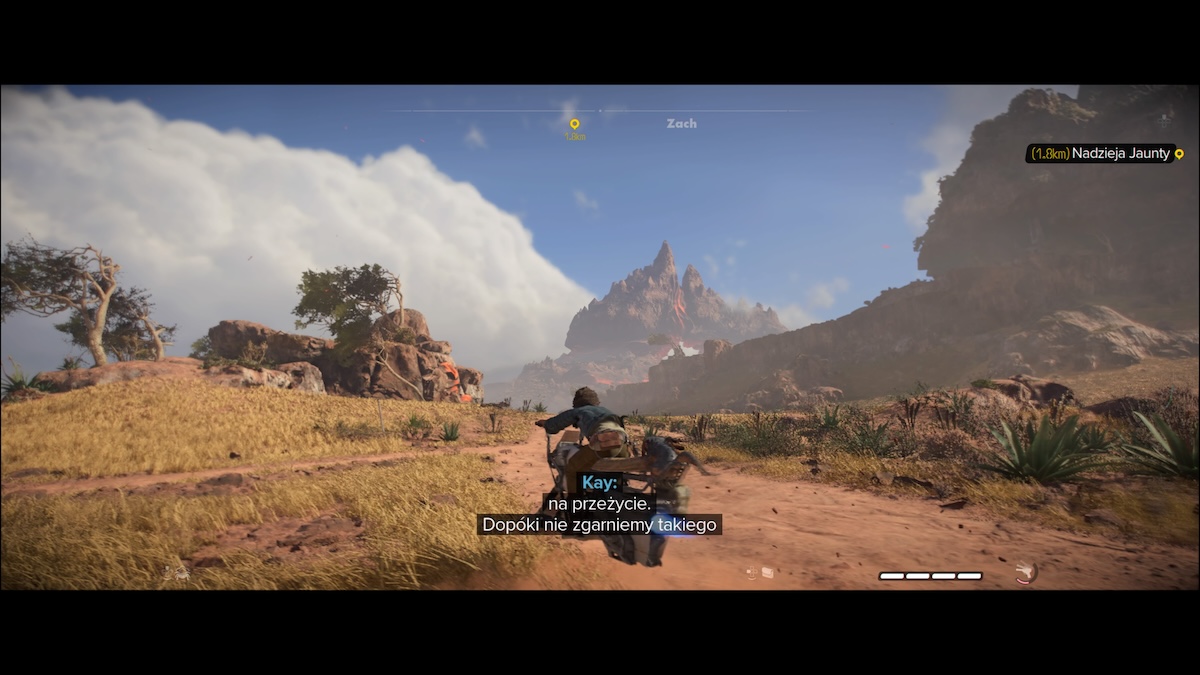1200x675 pixels.
Task: Select the blaster weapon icon
Action: click(1024, 572)
